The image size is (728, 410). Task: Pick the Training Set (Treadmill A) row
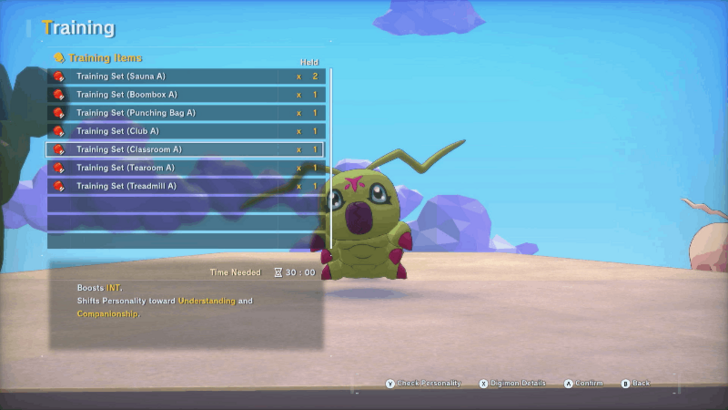pos(185,185)
